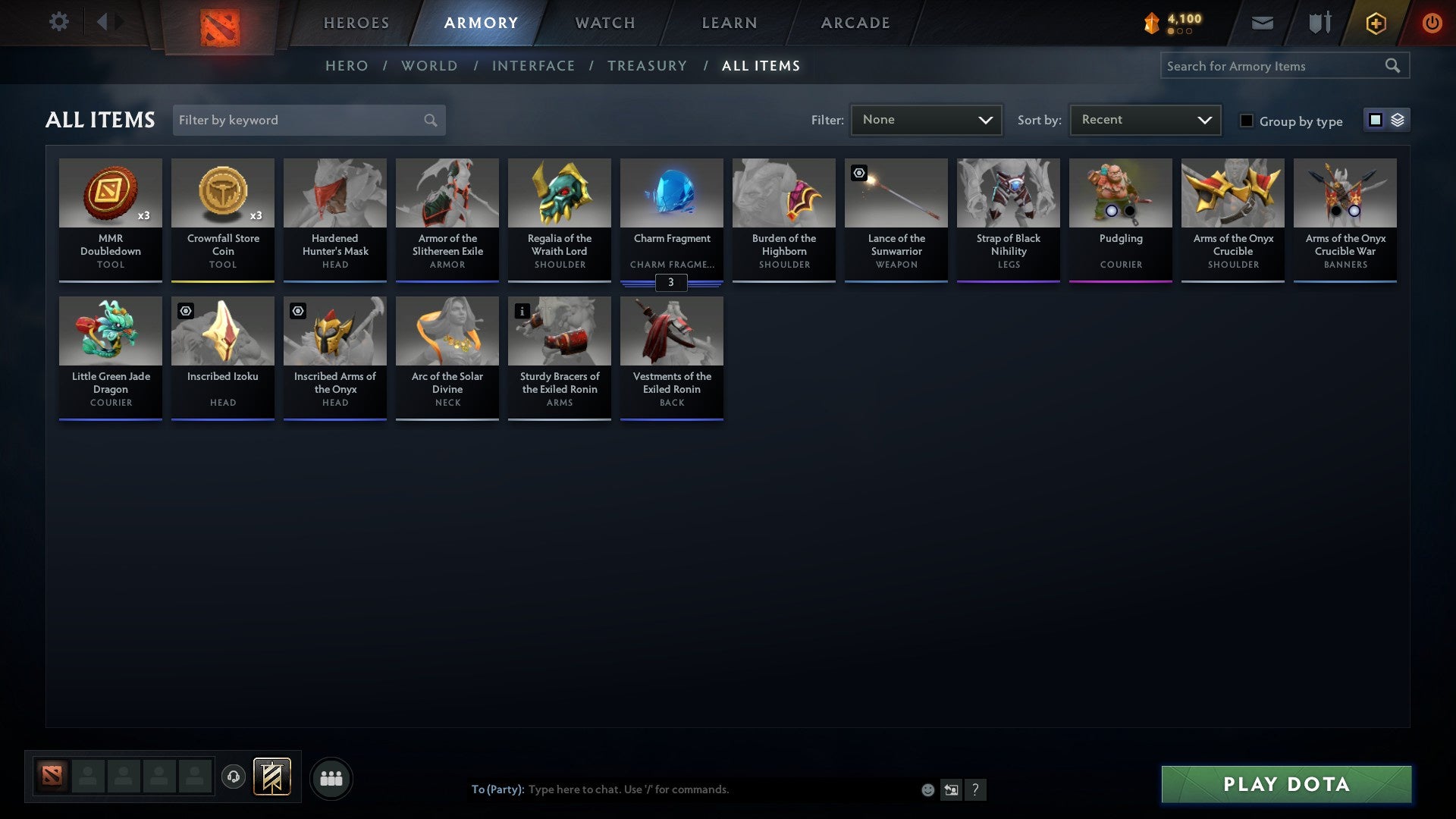Image resolution: width=1456 pixels, height=819 pixels.
Task: Open the voice chat headset icon
Action: 234,777
